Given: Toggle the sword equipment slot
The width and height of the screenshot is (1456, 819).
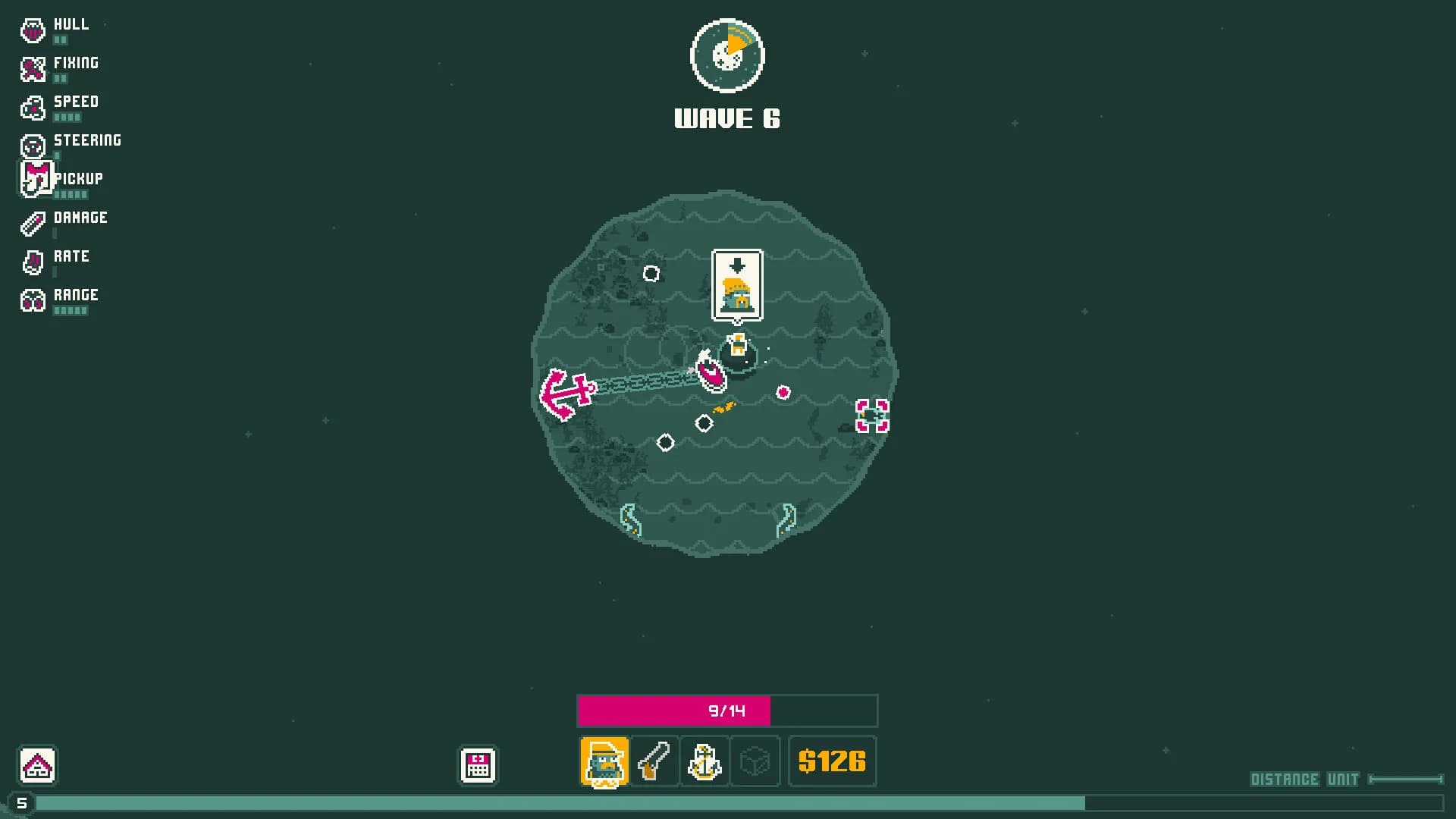Looking at the screenshot, I should coord(654,762).
